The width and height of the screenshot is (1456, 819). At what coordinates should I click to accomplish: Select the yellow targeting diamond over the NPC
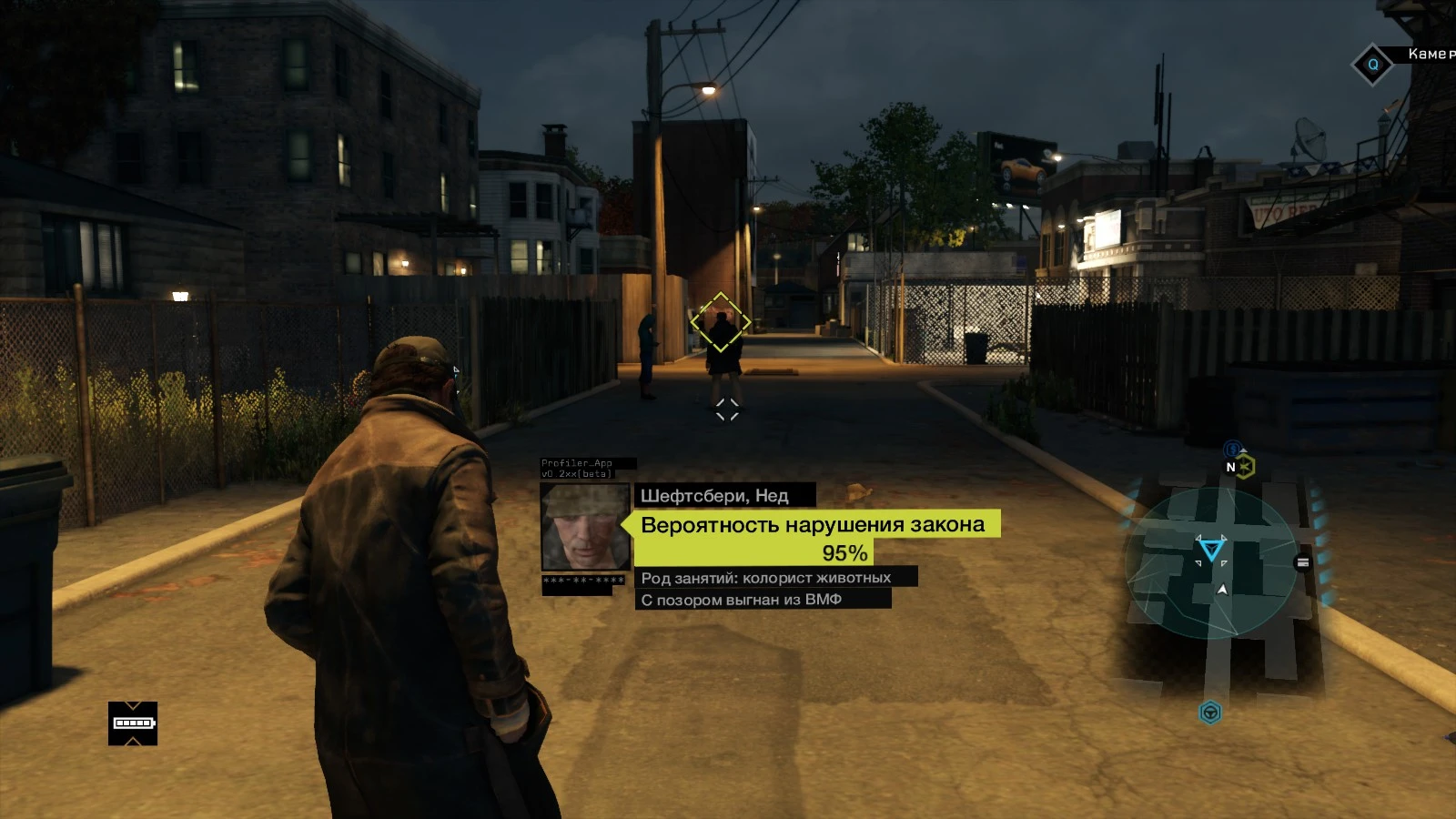tap(722, 321)
